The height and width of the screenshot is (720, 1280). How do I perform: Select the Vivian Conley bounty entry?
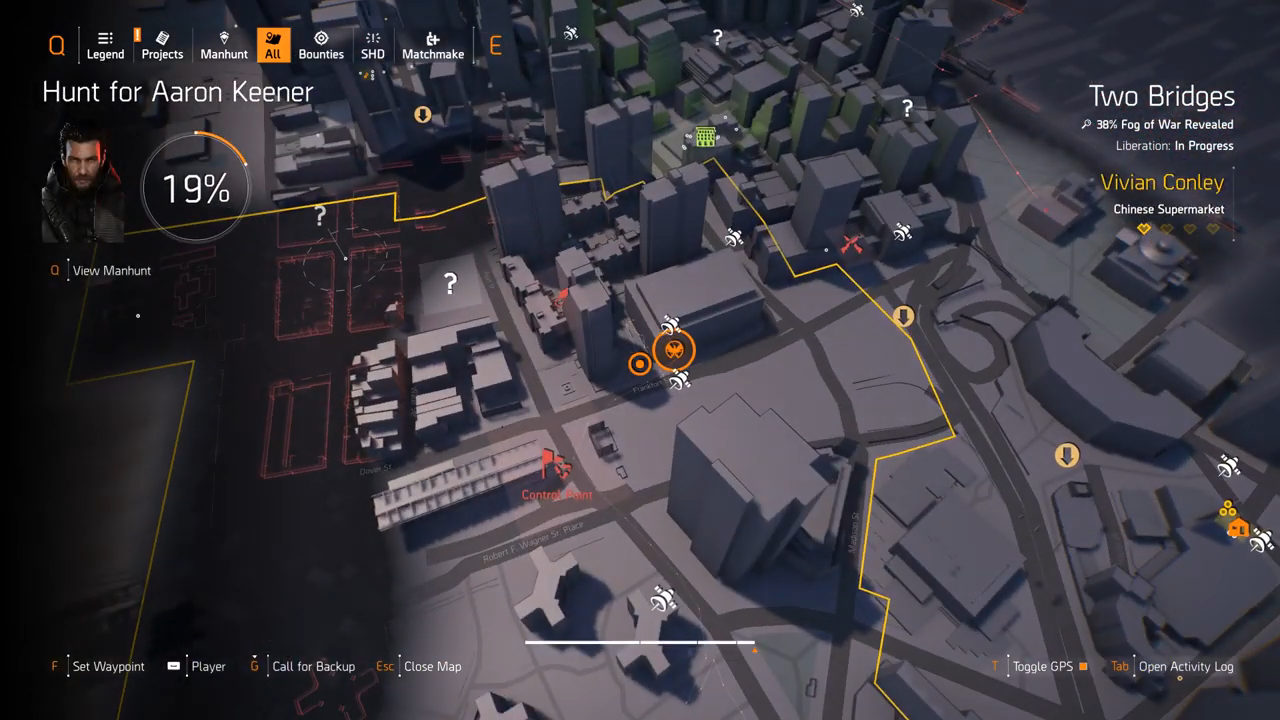click(x=1161, y=183)
